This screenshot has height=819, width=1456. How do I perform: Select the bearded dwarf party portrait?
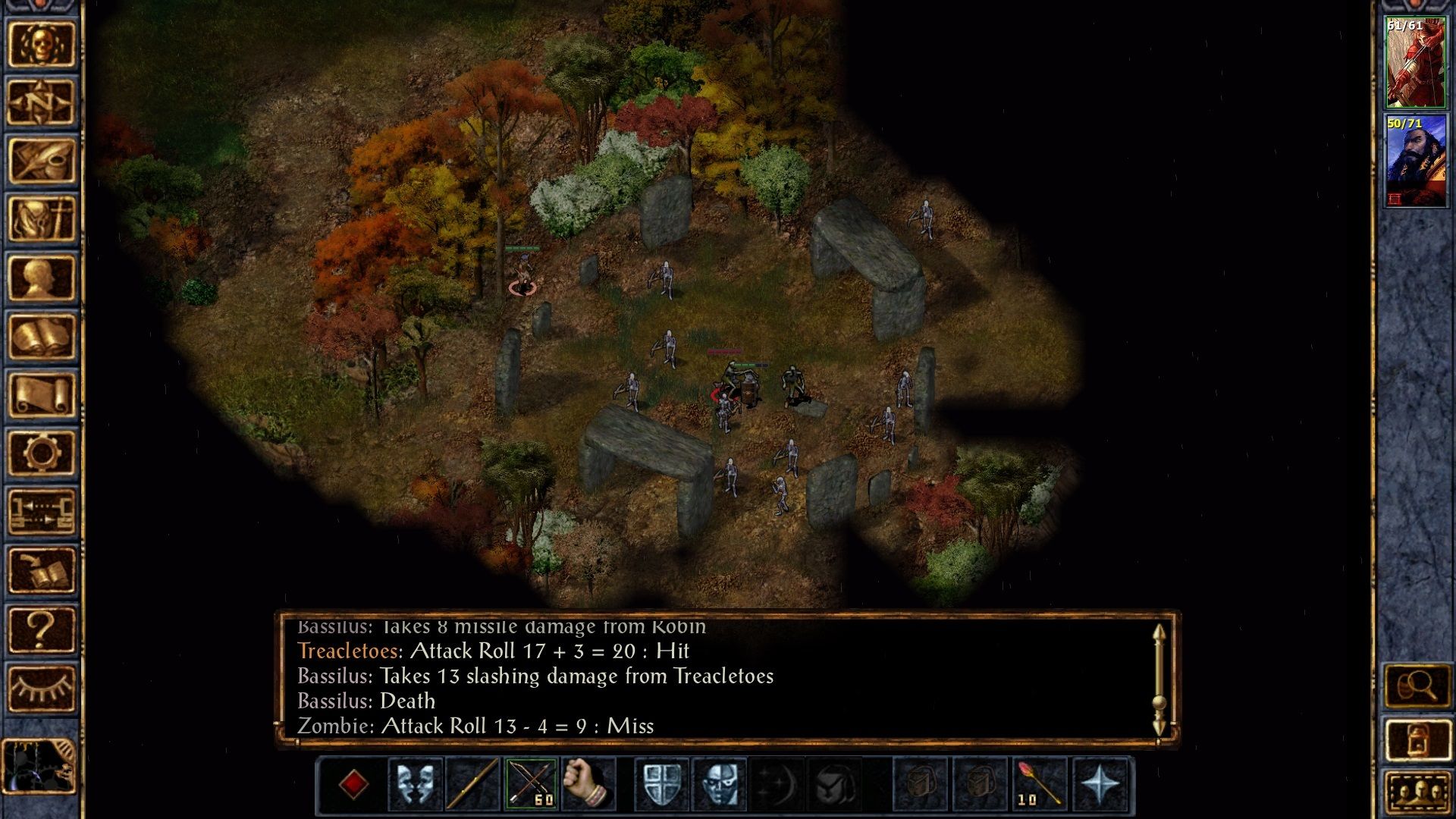click(x=1415, y=161)
